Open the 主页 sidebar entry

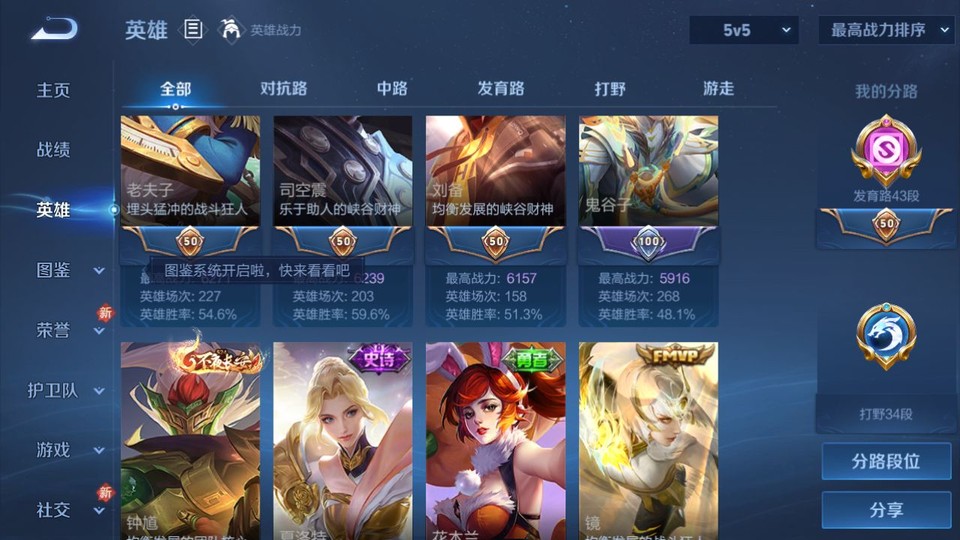[x=54, y=90]
